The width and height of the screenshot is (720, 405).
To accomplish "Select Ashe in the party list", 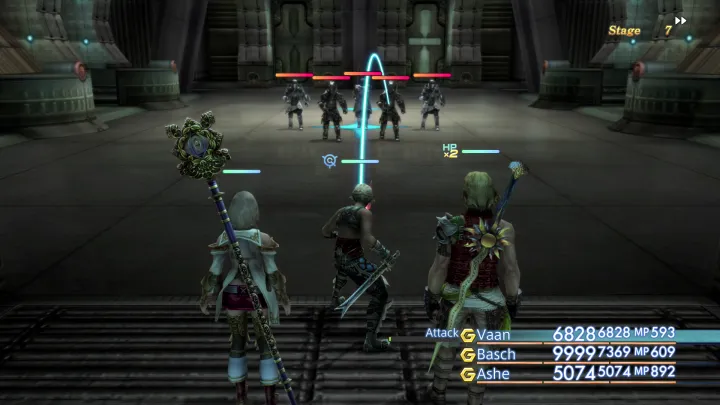I will [x=495, y=373].
